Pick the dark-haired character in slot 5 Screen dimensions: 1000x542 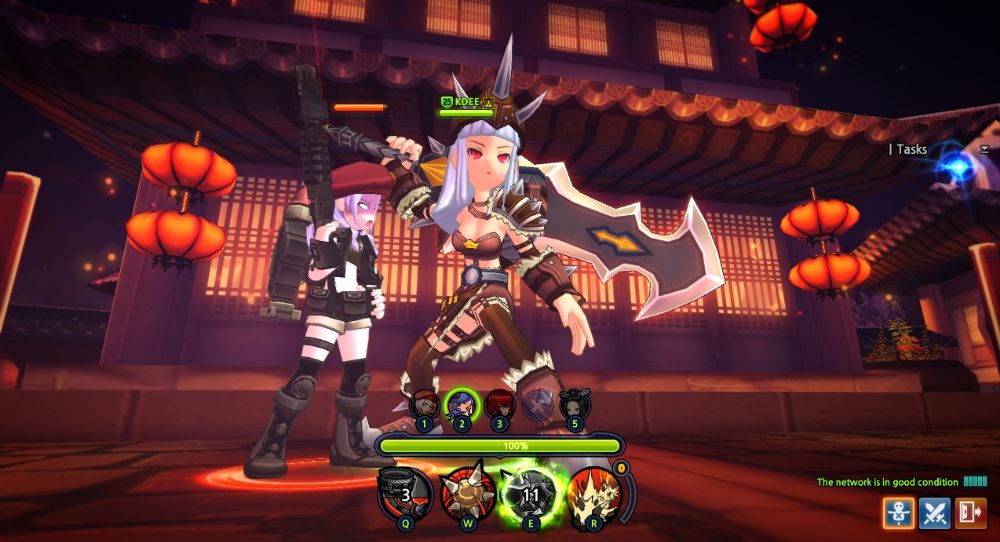click(574, 405)
